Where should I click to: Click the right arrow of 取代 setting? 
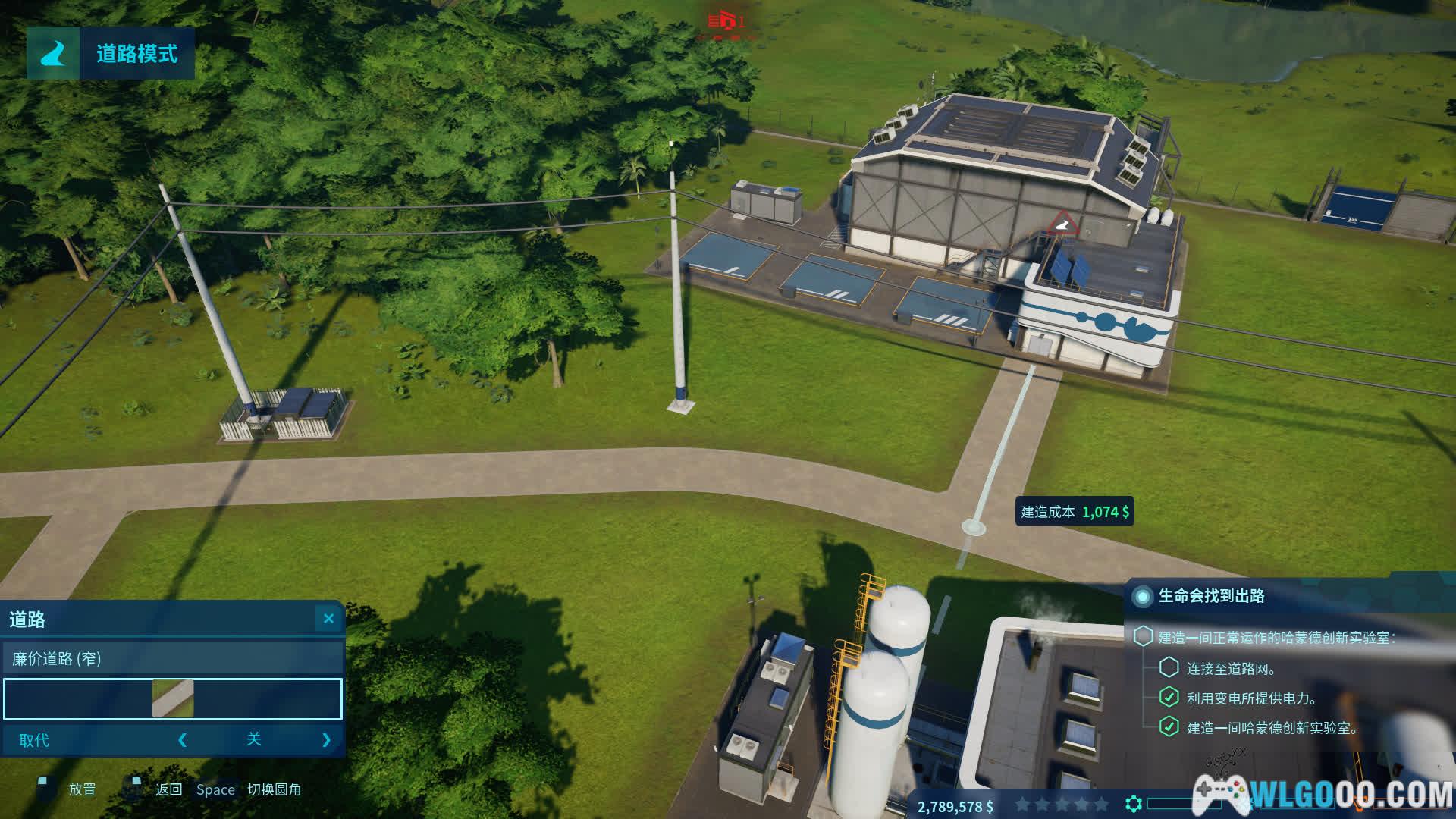[x=326, y=740]
